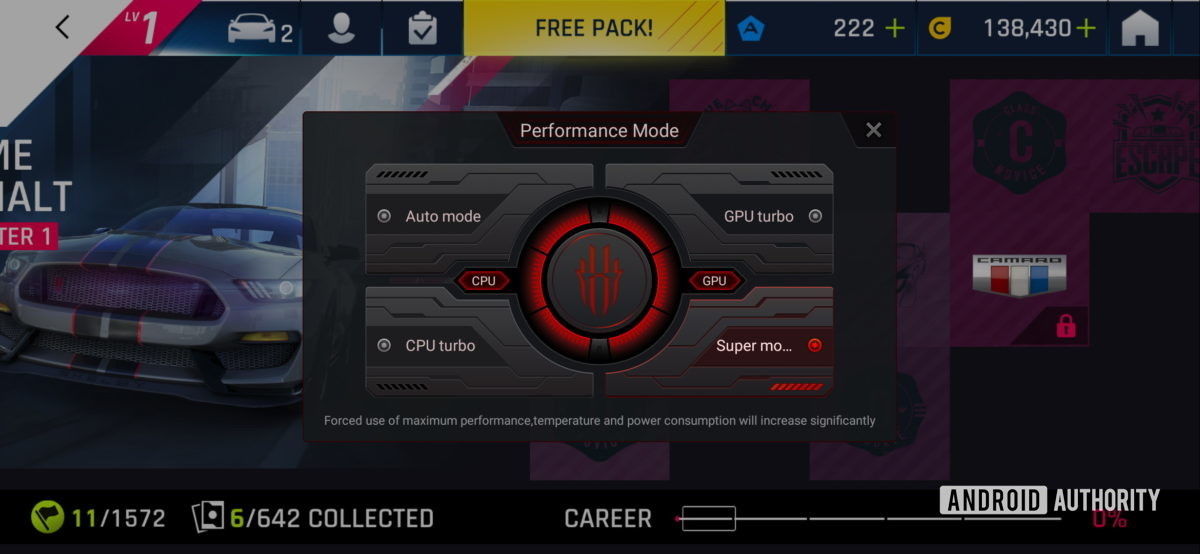Go back using the top-left arrow
1200x554 pixels.
point(62,27)
